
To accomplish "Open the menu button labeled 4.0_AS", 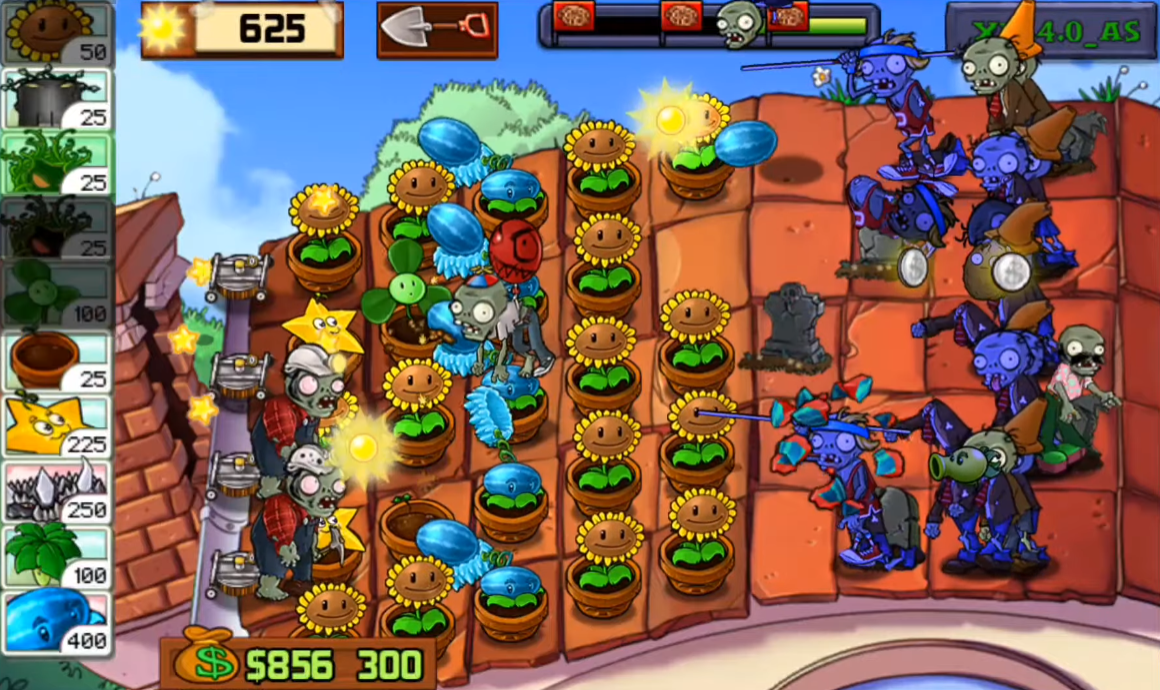I will [x=1049, y=31].
